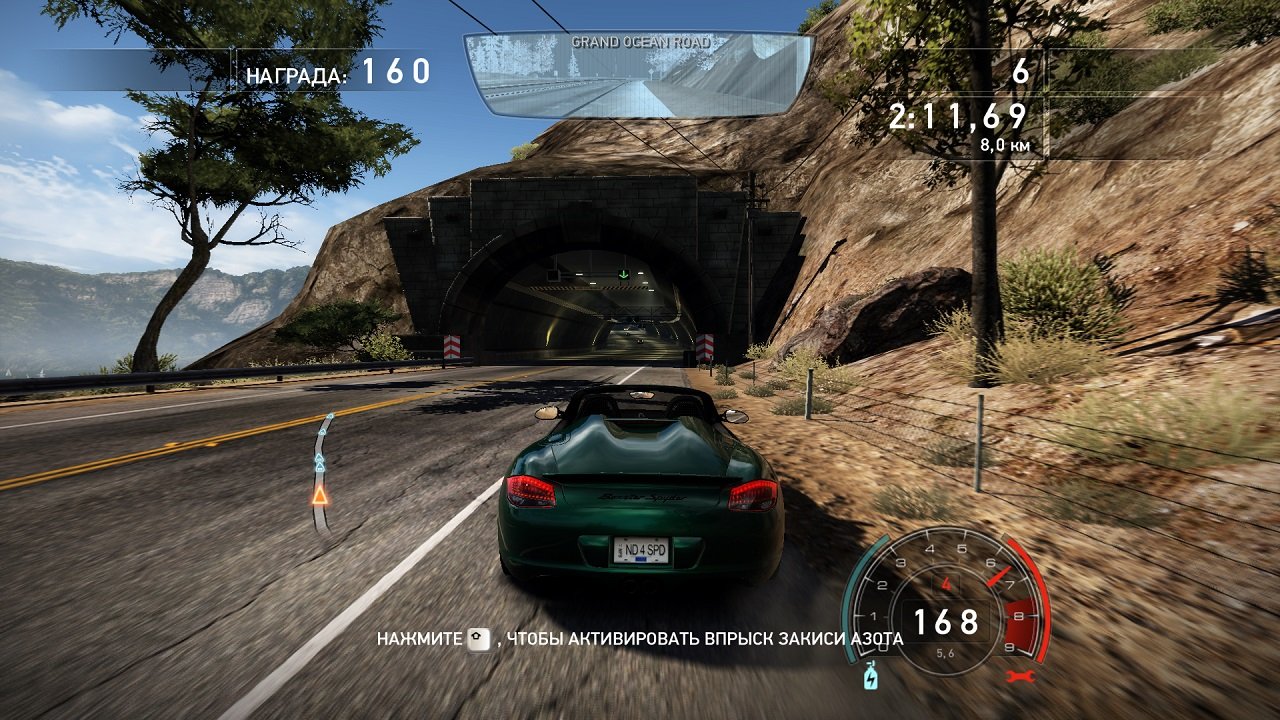
Task: Select the GRAND OCEAN ROAD title banner
Action: pos(640,42)
